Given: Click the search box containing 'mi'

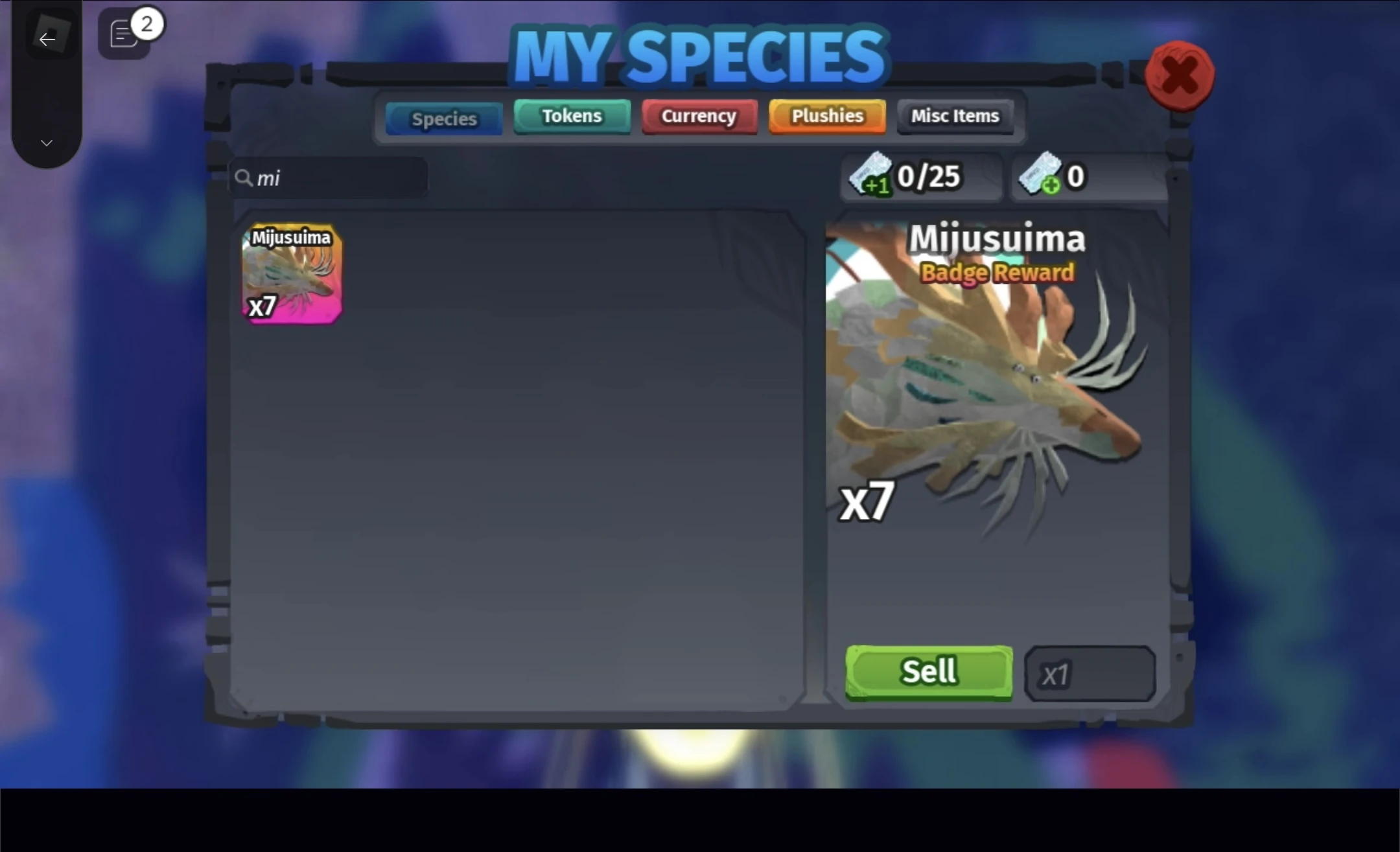Looking at the screenshot, I should point(331,178).
